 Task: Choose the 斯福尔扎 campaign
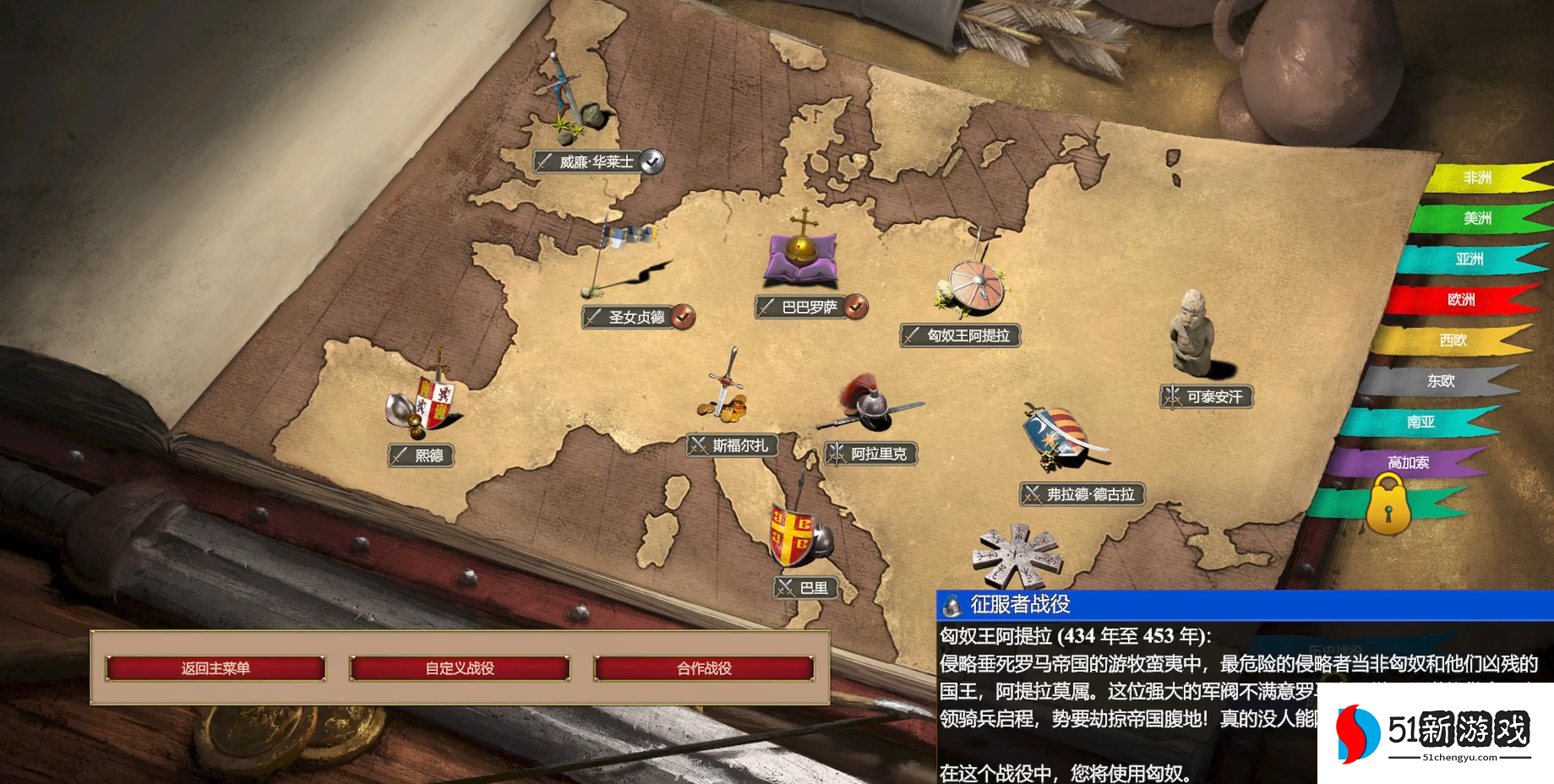click(x=739, y=445)
